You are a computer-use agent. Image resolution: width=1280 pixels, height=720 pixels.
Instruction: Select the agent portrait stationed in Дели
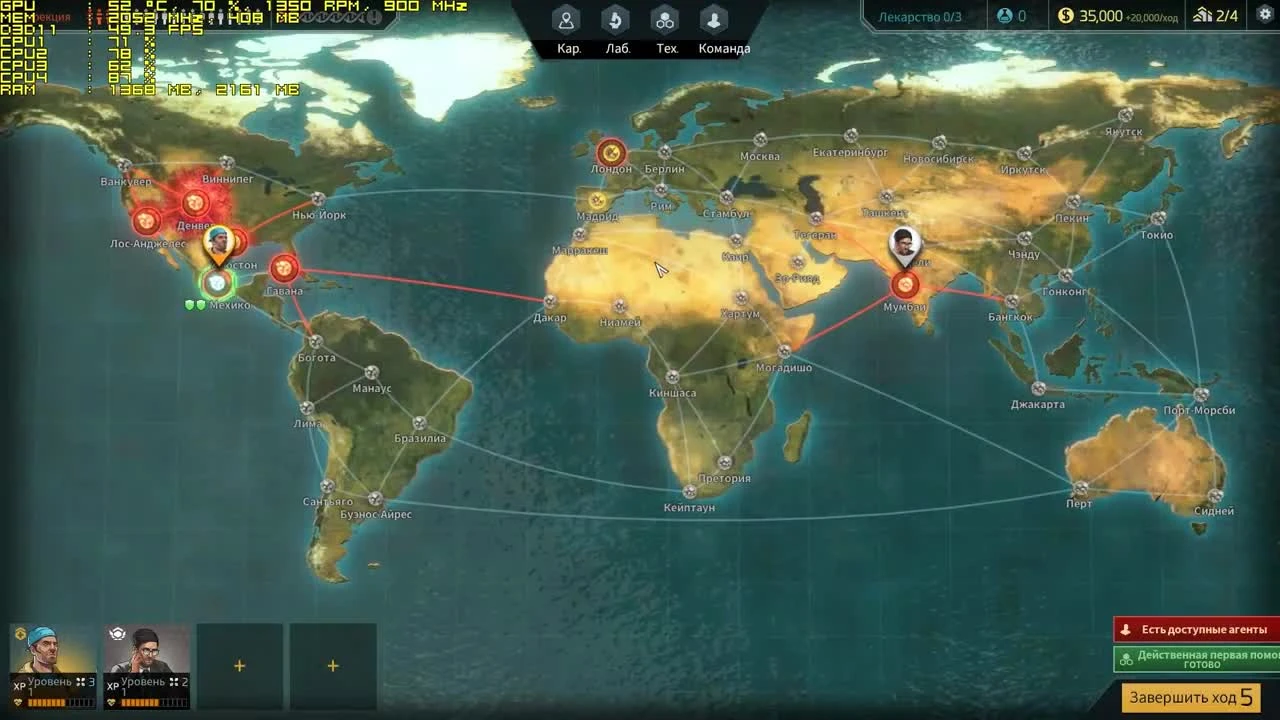pos(903,244)
